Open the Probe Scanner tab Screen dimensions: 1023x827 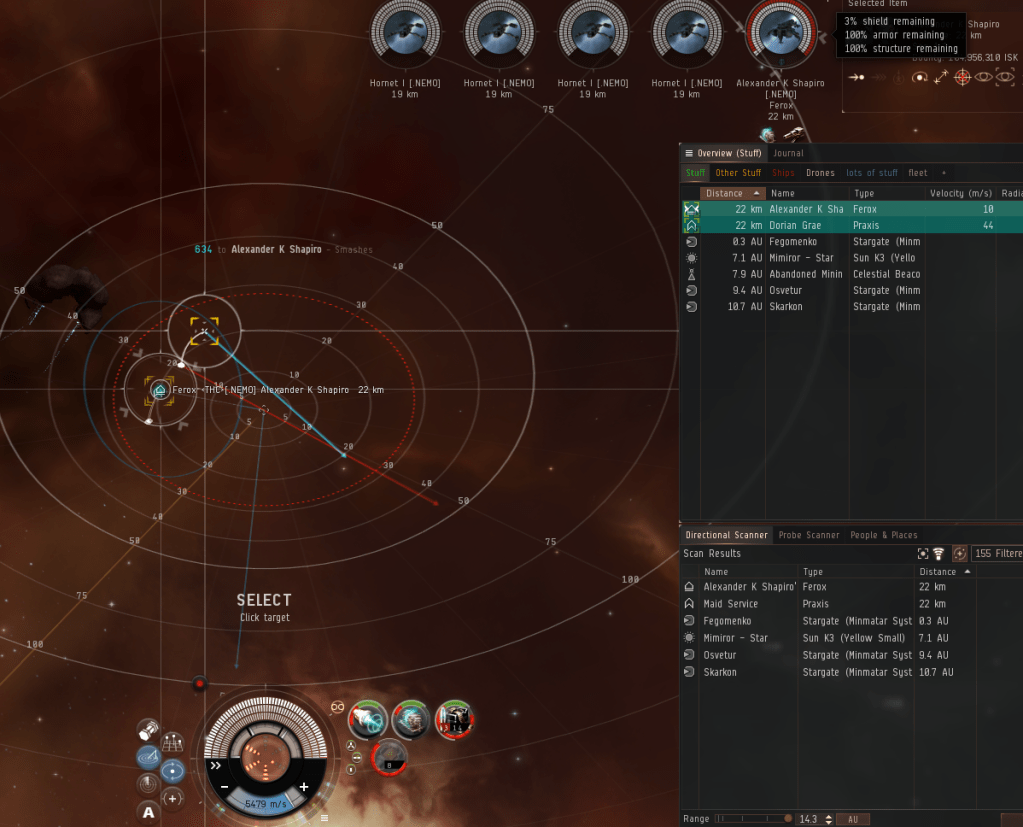(809, 535)
